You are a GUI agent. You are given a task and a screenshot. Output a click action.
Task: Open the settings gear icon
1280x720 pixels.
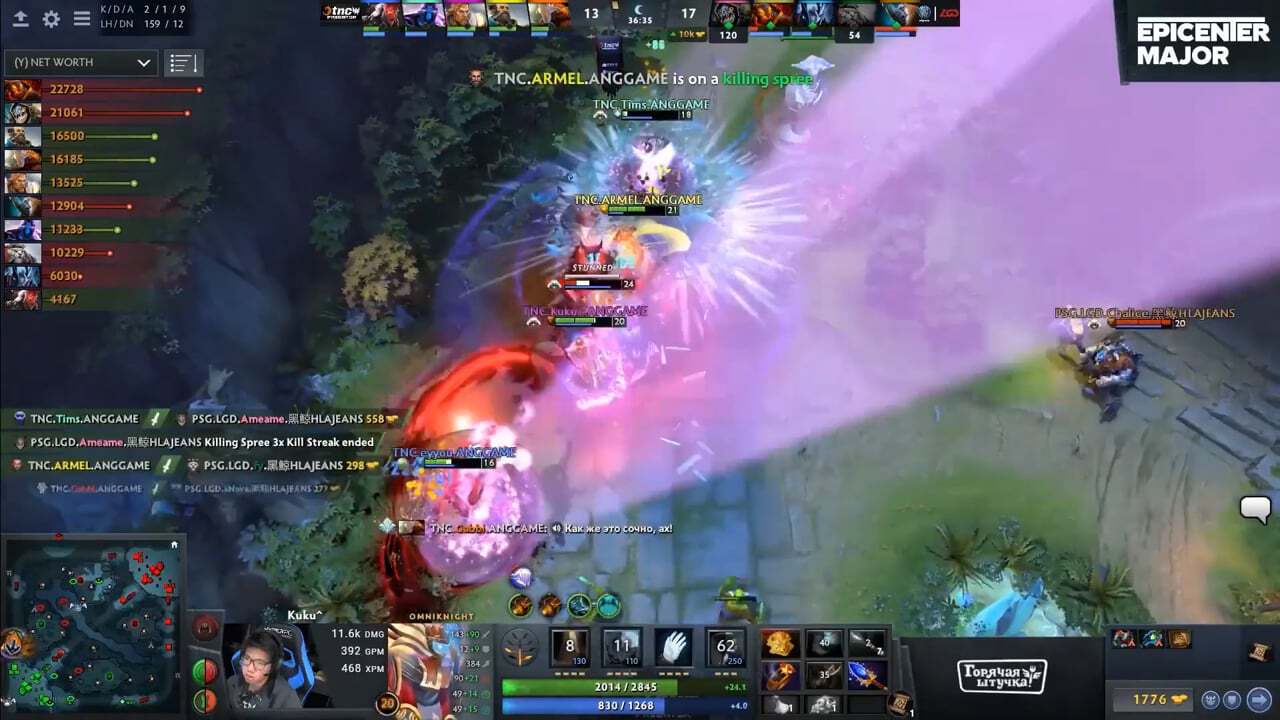coord(51,18)
